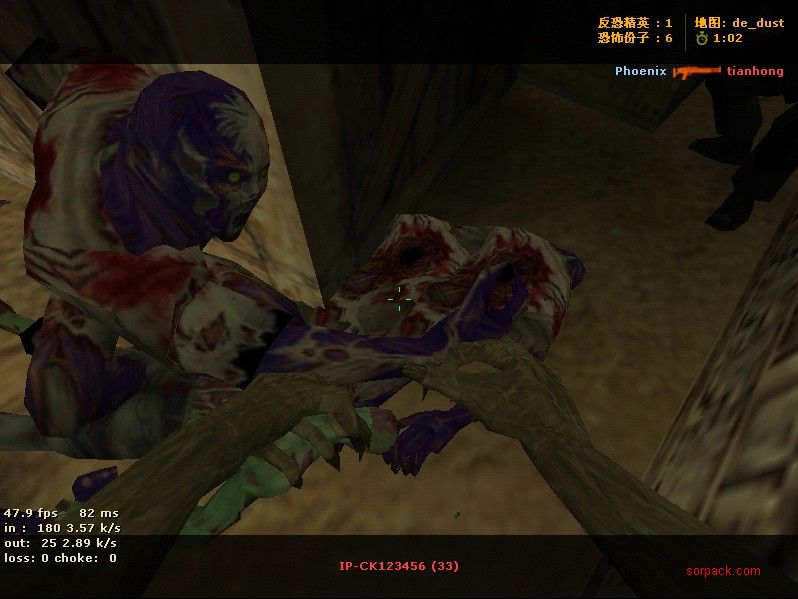Click the orange rifle icon in kill feed
The width and height of the screenshot is (798, 599).
coord(696,71)
